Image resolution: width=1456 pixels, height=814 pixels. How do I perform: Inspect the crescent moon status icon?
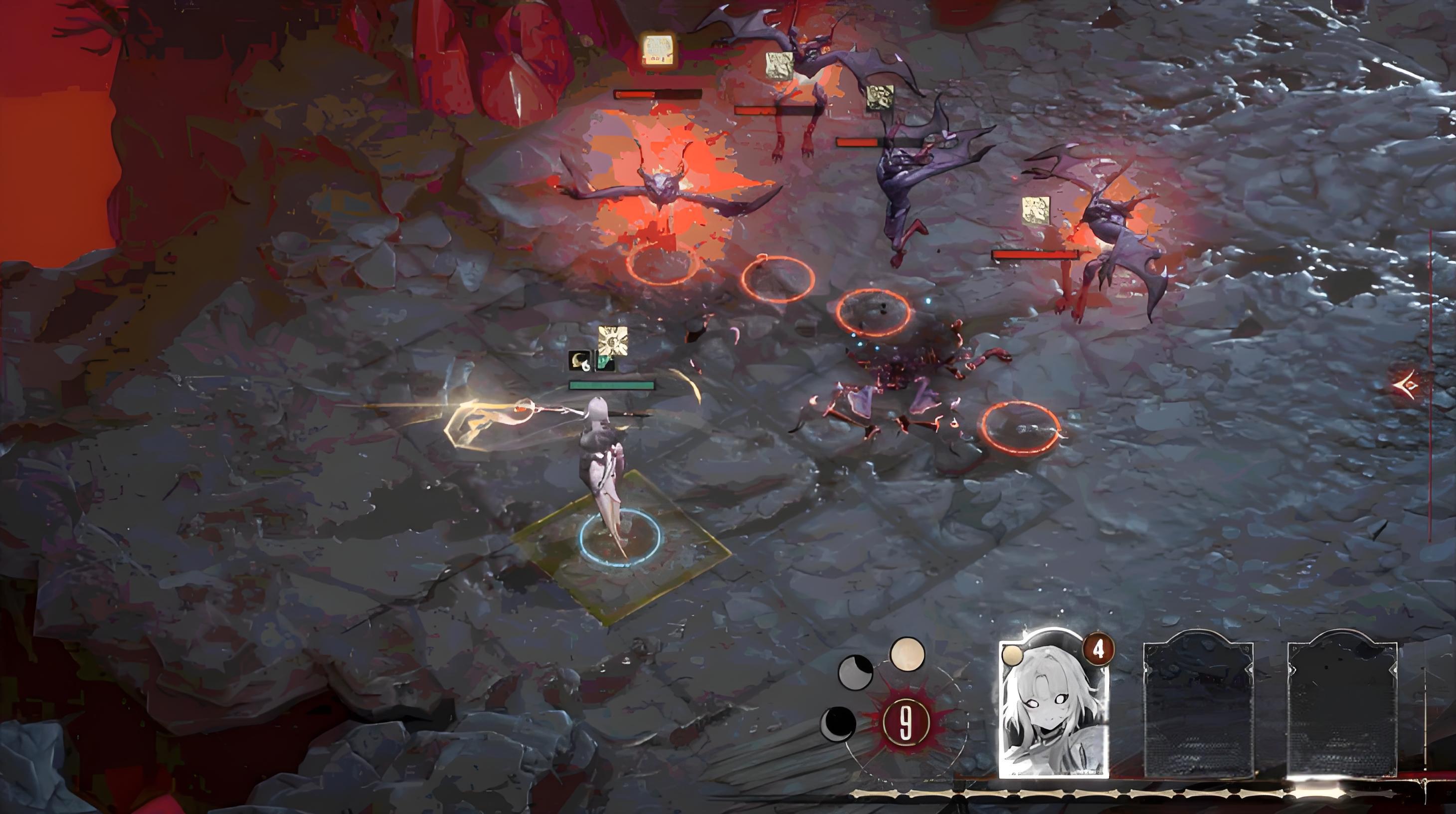[x=579, y=361]
